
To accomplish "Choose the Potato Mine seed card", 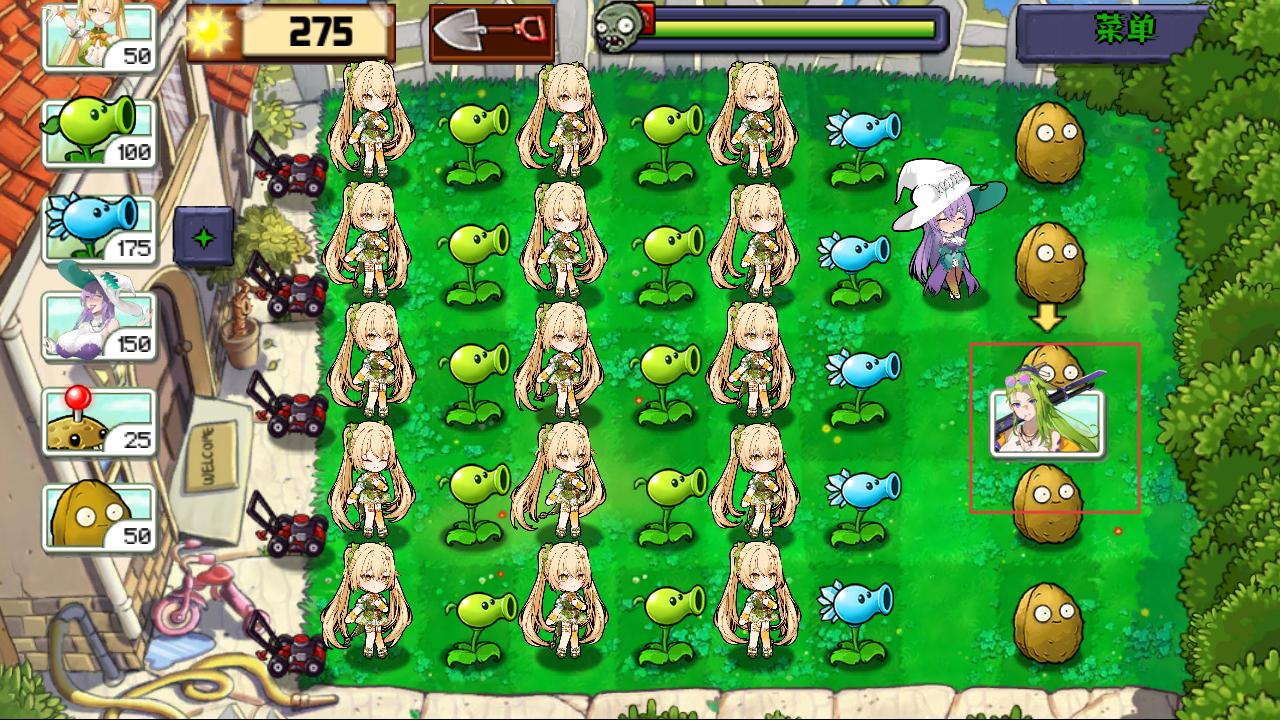I will click(99, 421).
